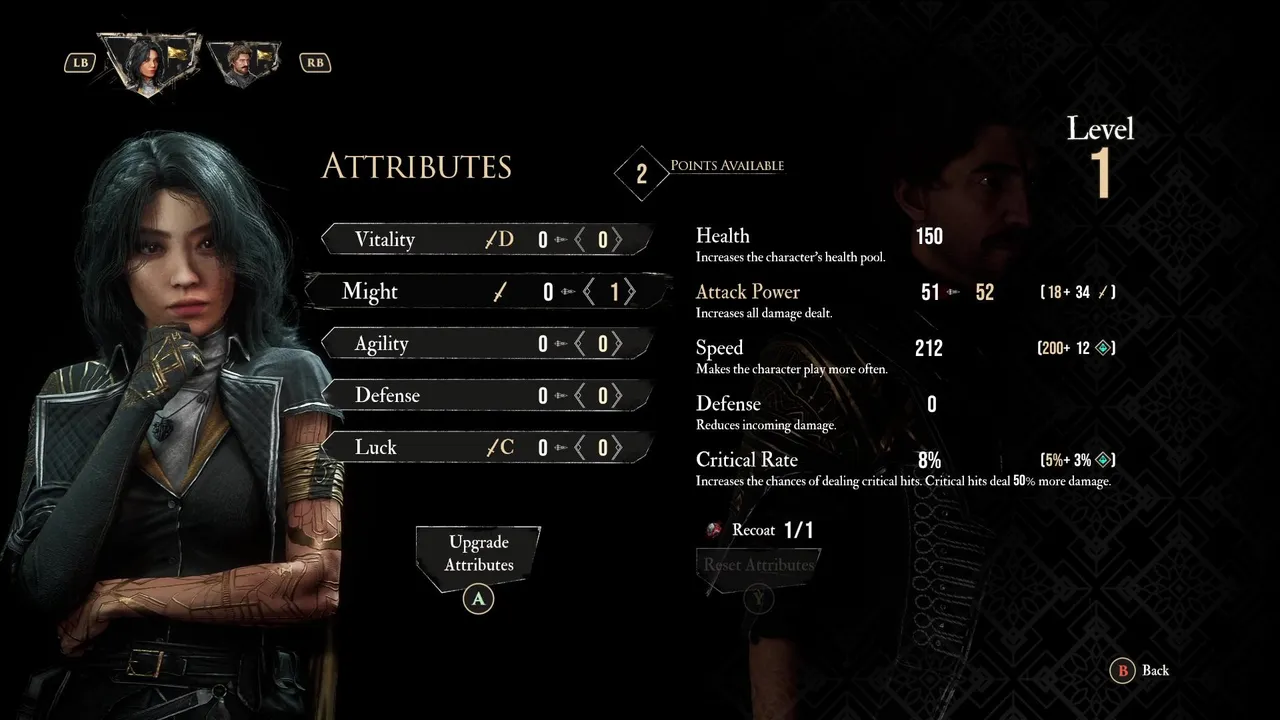Increase Vitality with its right arrow
1280x720 pixels.
click(x=619, y=240)
